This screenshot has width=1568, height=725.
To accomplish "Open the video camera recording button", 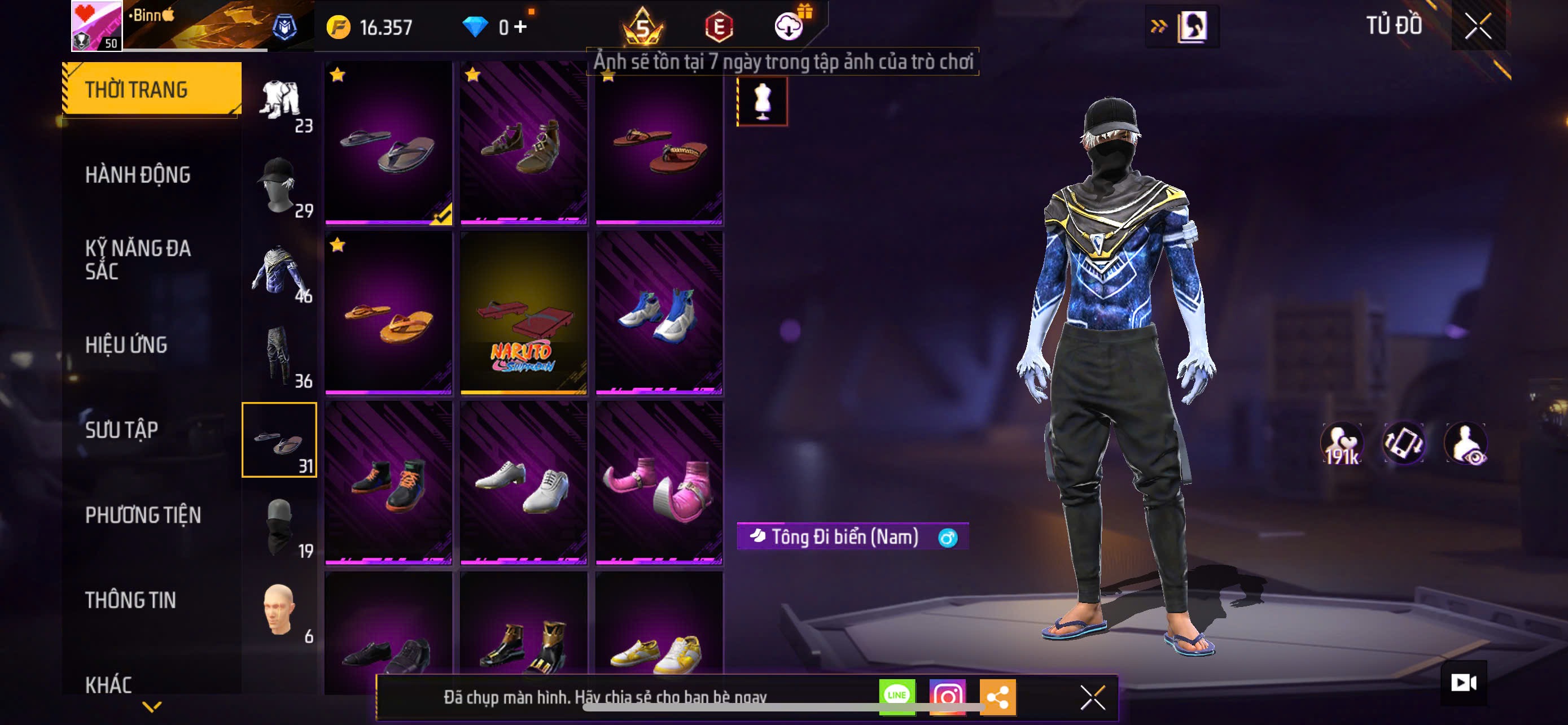I will tap(1464, 683).
